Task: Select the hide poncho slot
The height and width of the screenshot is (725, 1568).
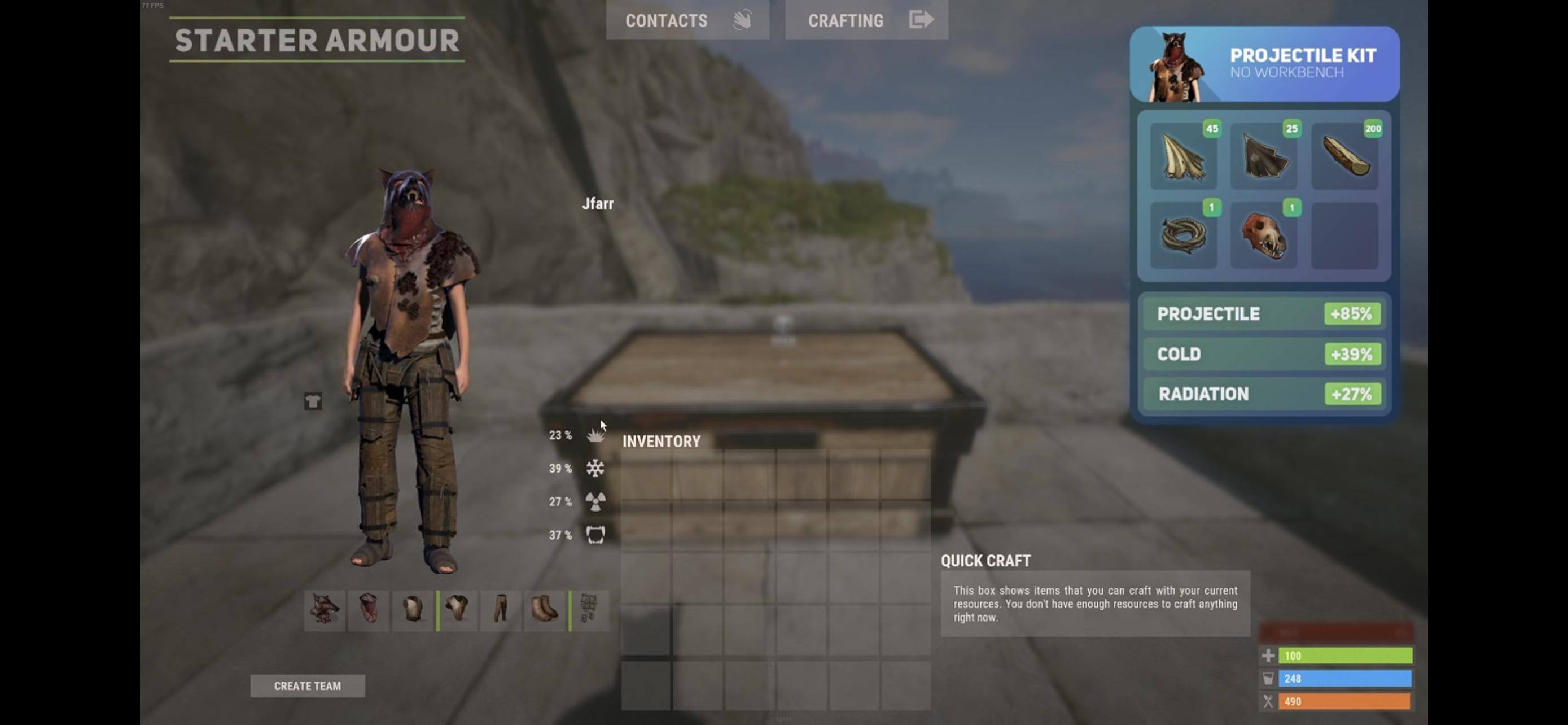Action: pos(457,609)
